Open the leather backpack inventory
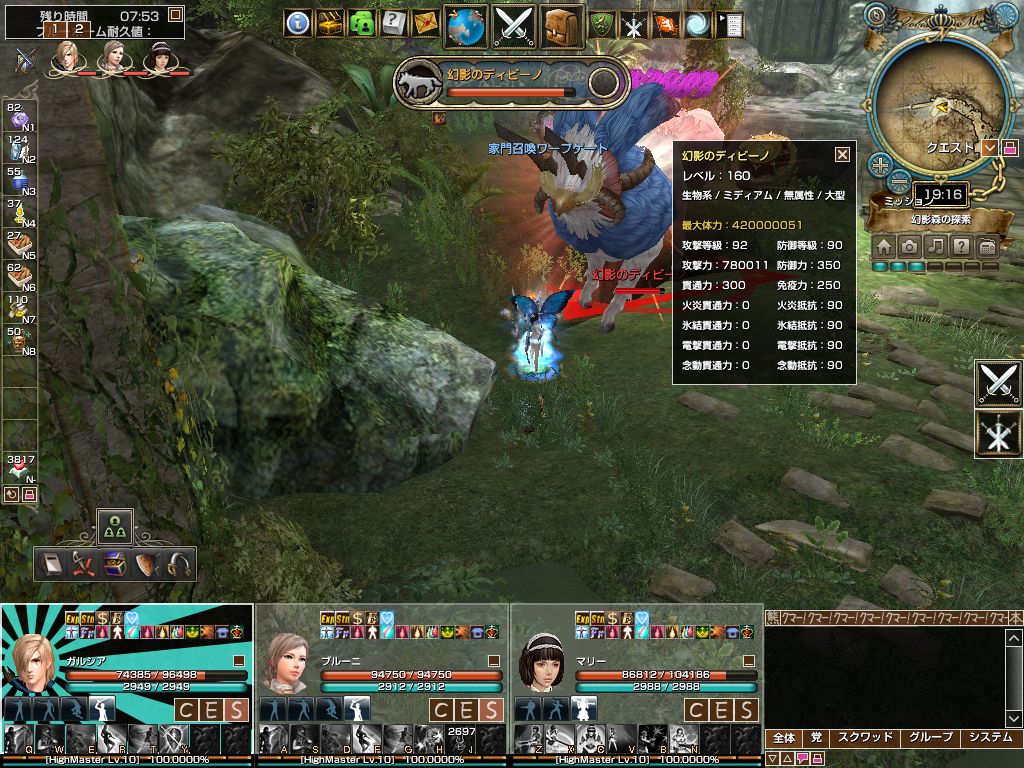The image size is (1024, 768). click(x=564, y=25)
